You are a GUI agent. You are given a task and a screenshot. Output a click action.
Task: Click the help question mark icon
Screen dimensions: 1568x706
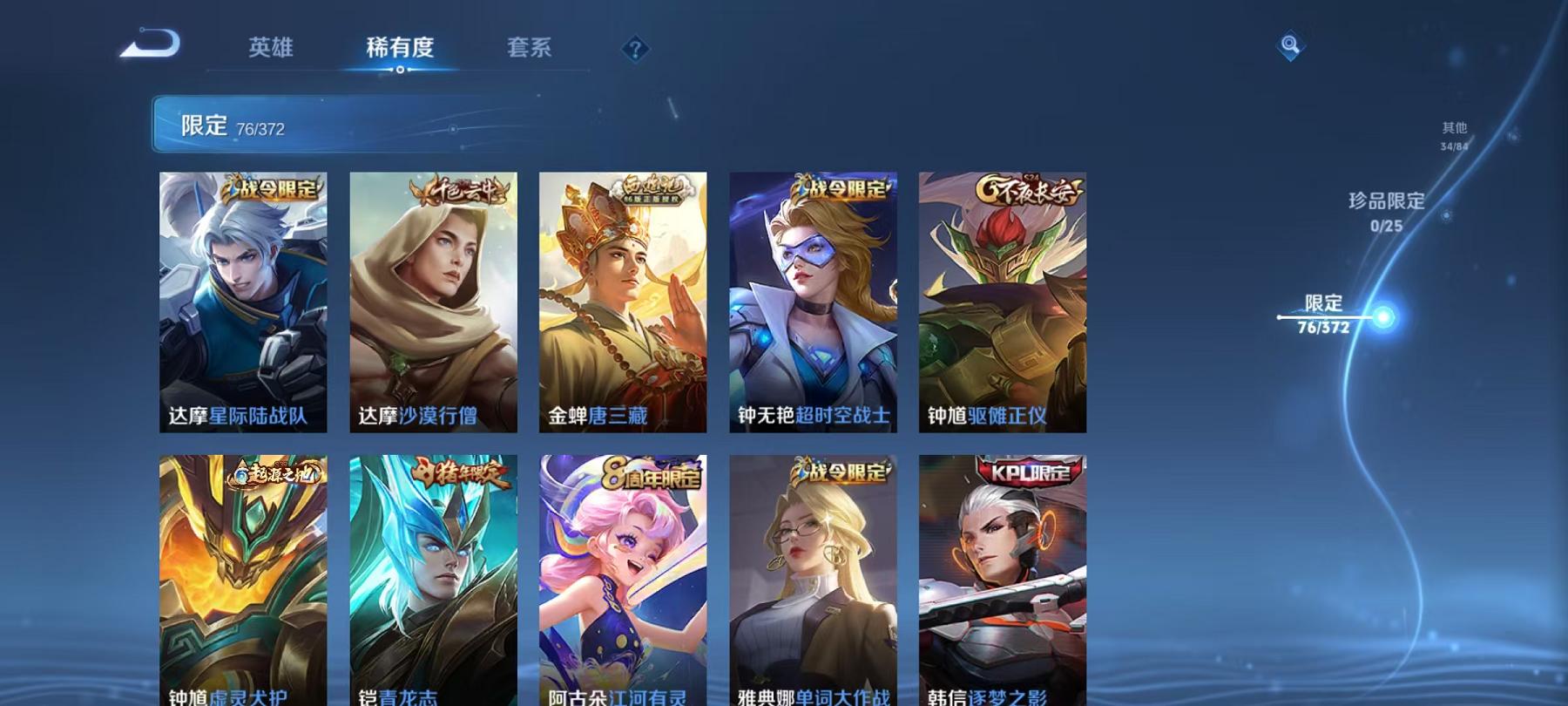pos(637,50)
